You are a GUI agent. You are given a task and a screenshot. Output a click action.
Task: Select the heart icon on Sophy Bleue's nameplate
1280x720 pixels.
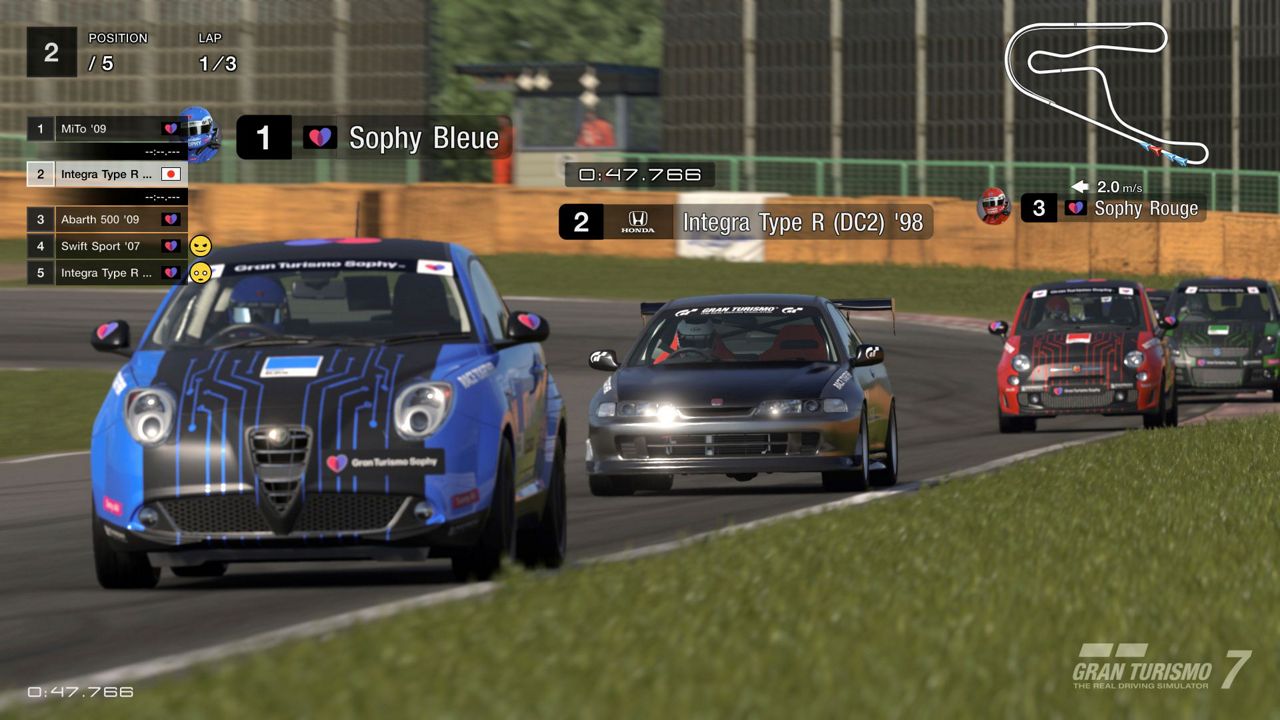pyautogui.click(x=318, y=138)
